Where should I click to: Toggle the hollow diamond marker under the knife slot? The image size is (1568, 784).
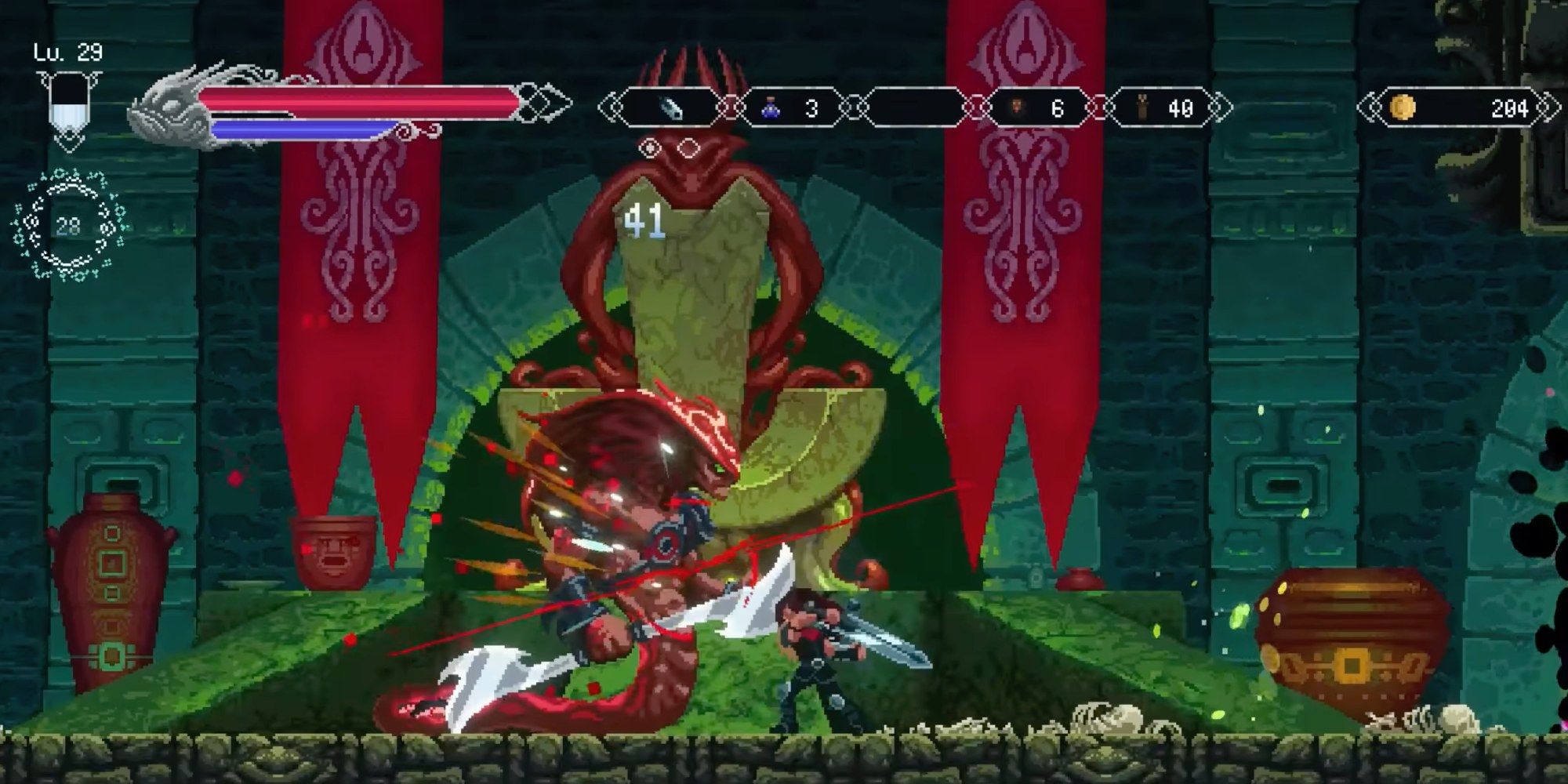(688, 146)
